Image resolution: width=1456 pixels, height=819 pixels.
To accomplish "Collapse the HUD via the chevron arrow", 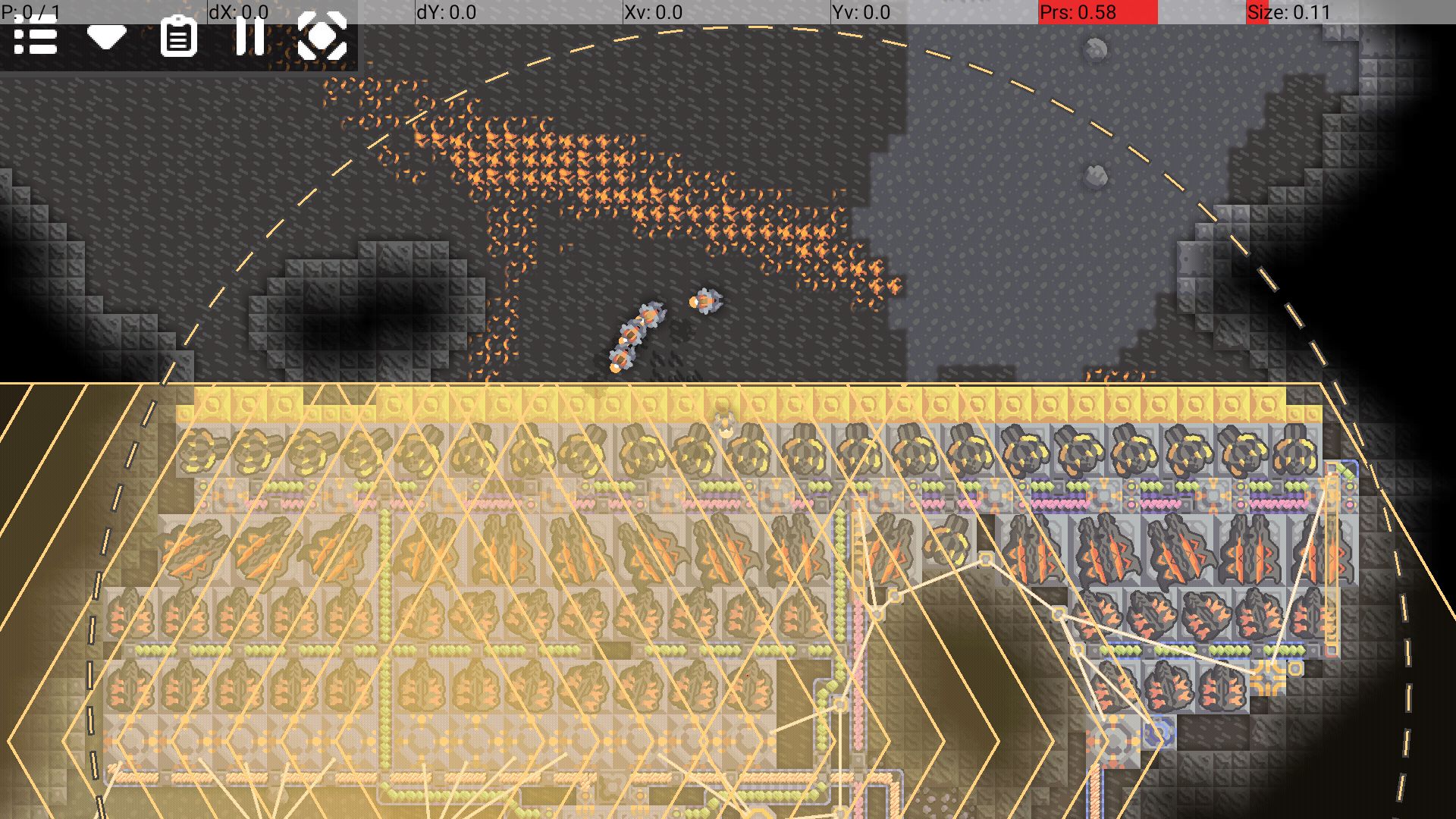I will (x=106, y=37).
